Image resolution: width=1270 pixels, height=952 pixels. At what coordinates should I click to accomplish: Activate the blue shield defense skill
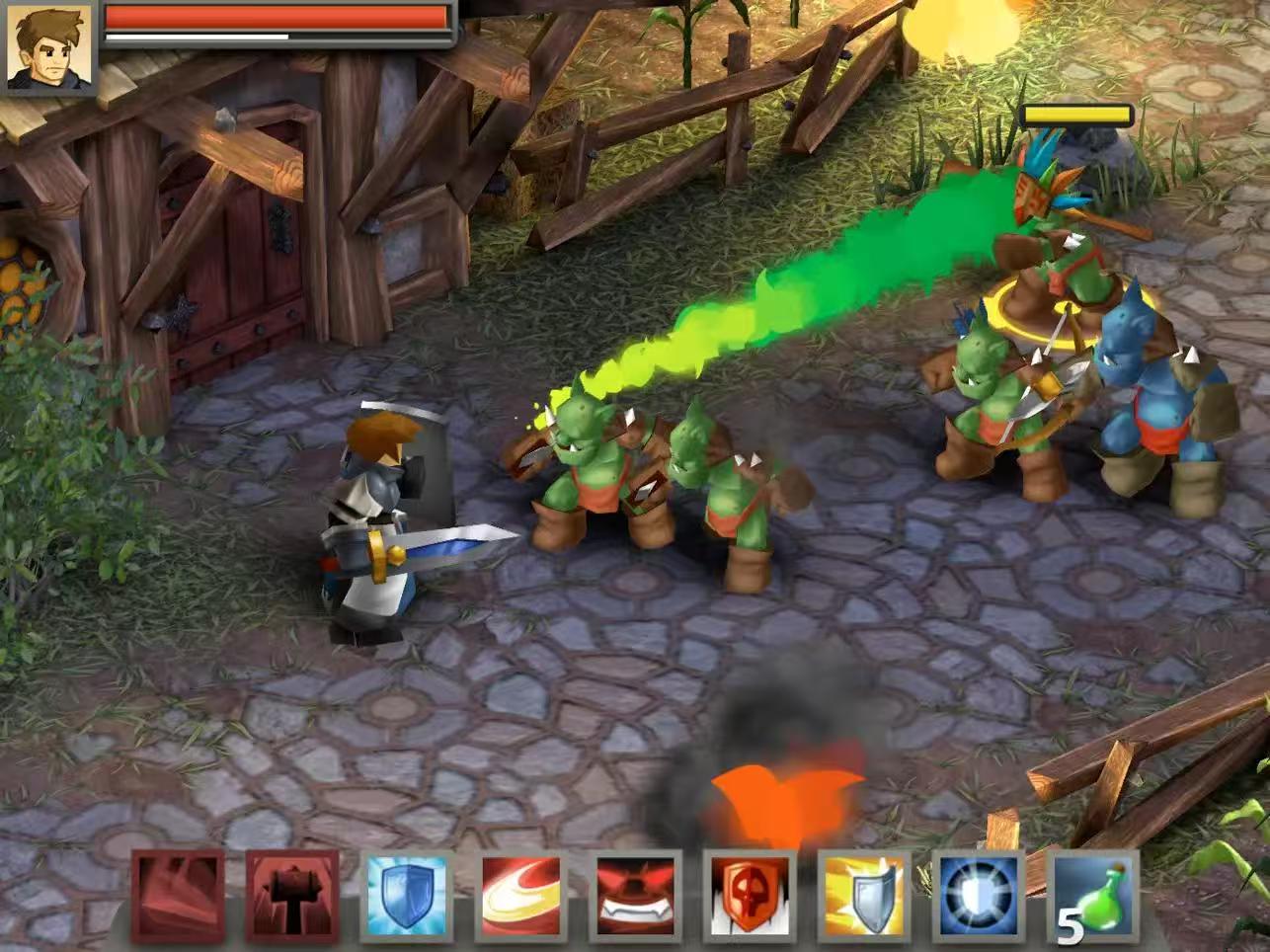[x=407, y=896]
